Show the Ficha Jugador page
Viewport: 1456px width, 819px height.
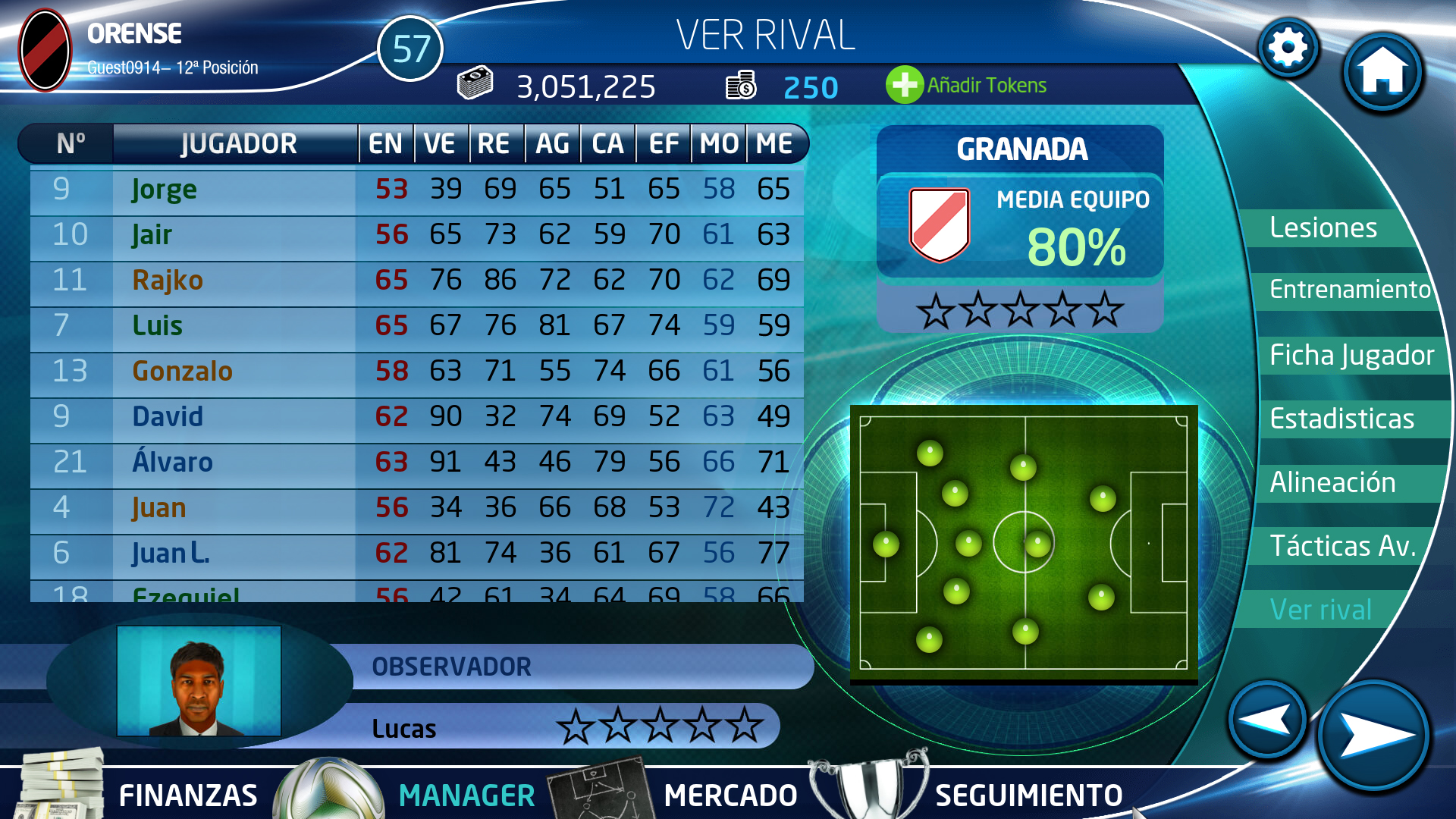pyautogui.click(x=1351, y=355)
